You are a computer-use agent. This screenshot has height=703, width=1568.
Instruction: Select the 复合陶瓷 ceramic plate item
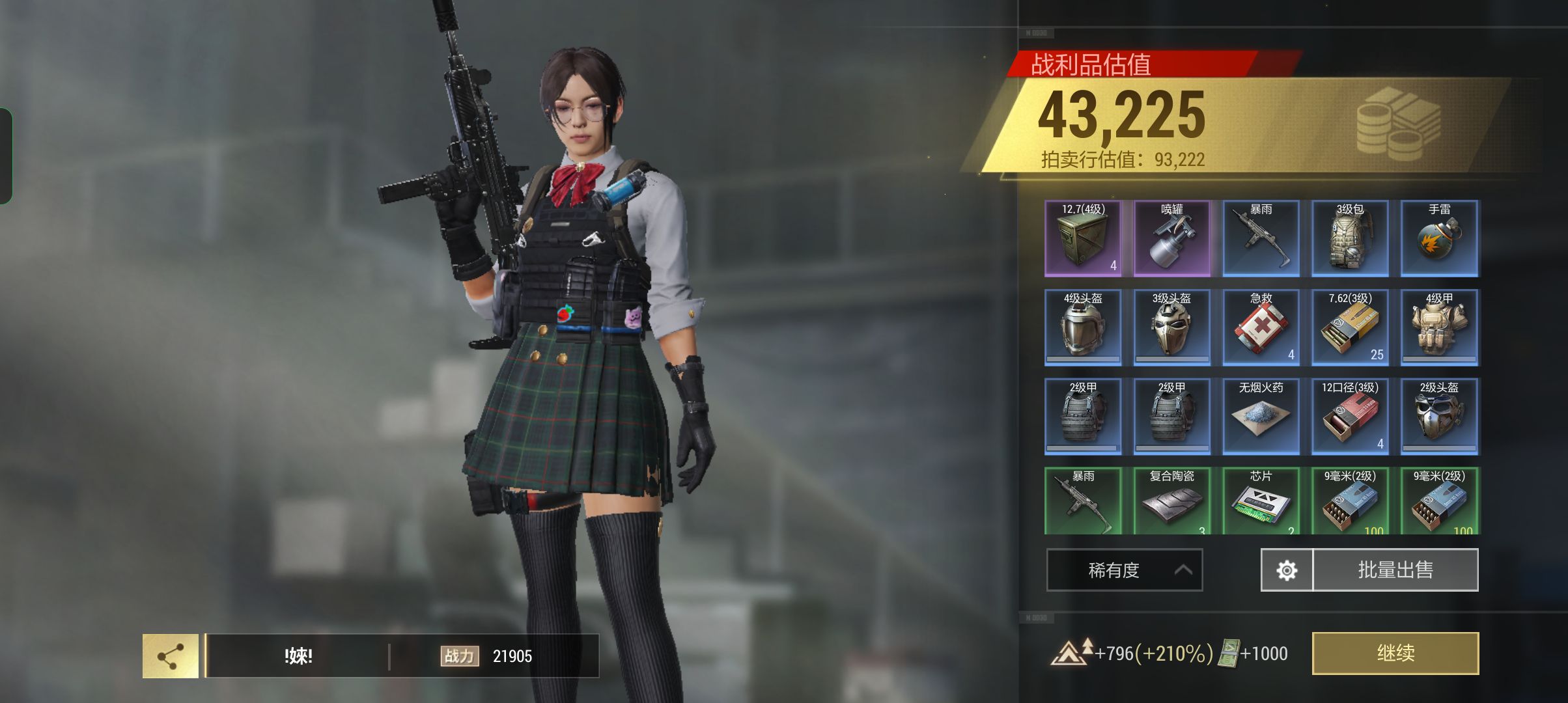click(x=1172, y=501)
